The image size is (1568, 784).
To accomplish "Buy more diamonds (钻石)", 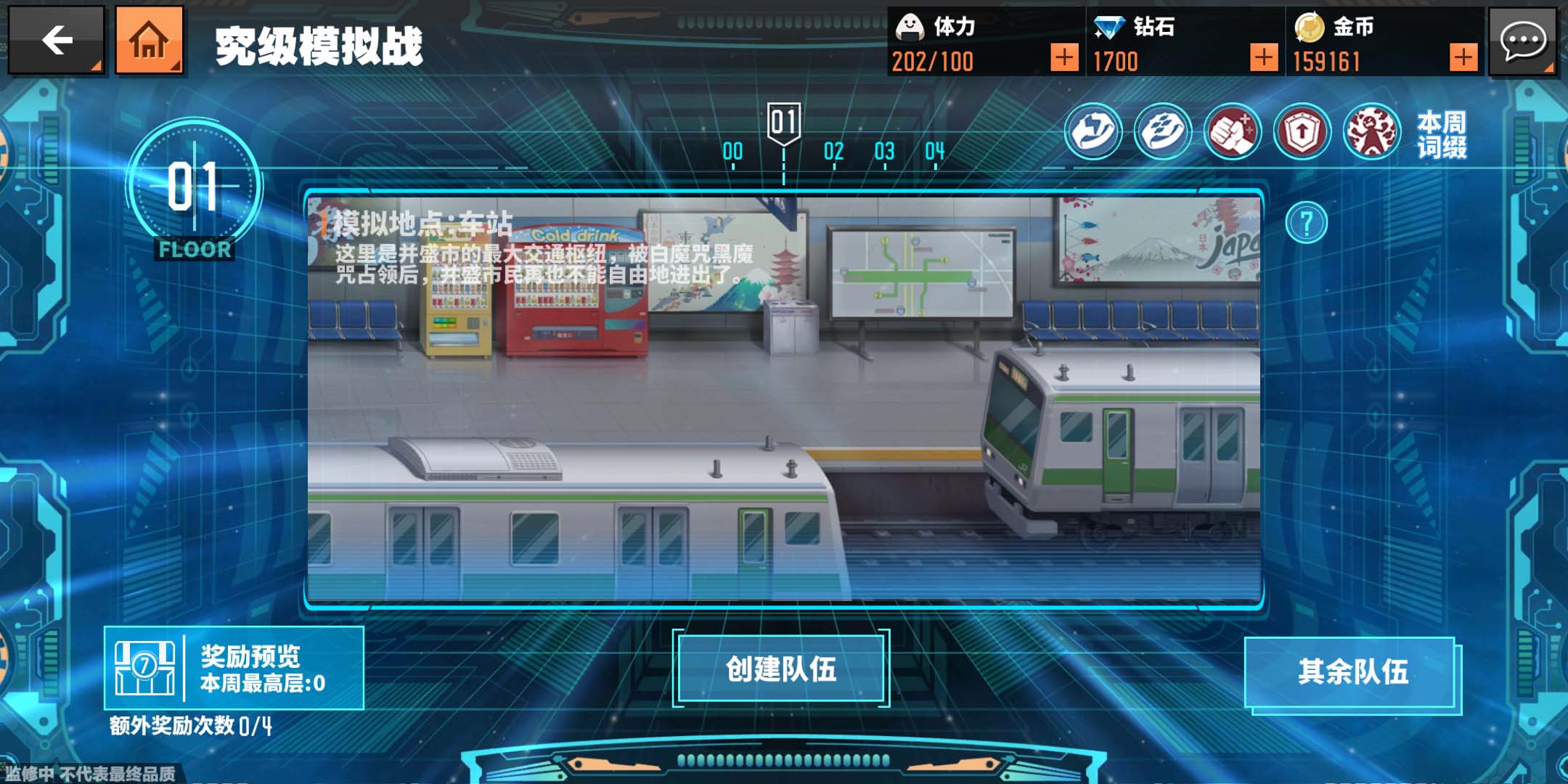I will point(1263,57).
